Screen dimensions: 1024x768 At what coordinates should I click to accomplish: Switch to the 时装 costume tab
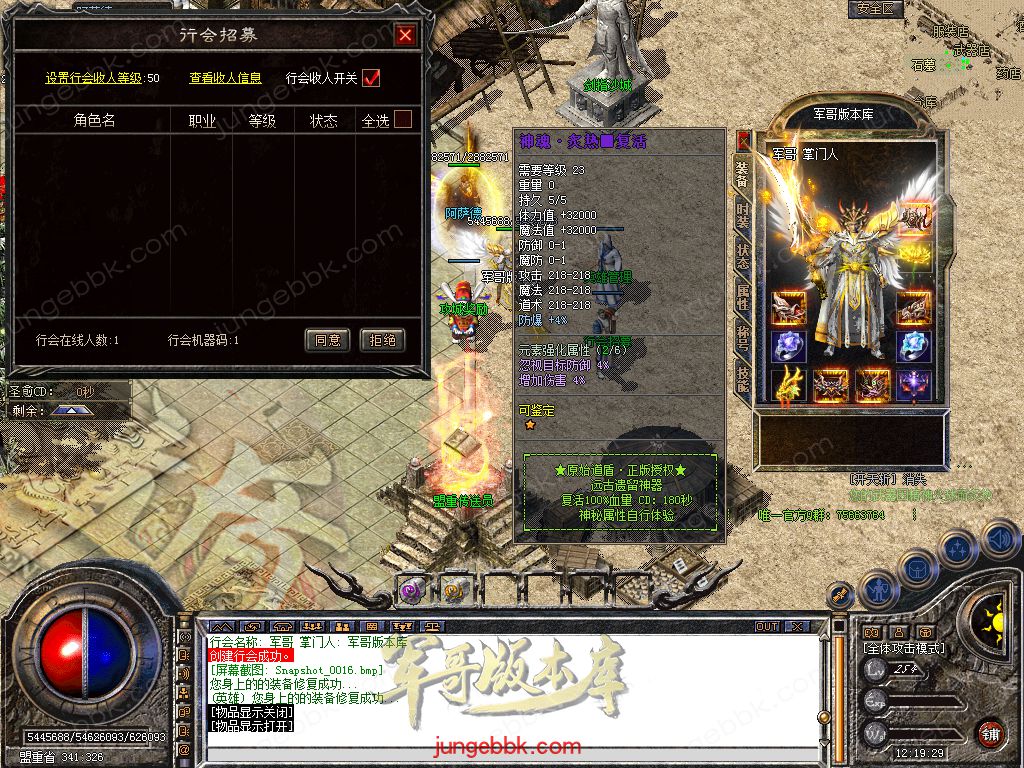pos(742,212)
